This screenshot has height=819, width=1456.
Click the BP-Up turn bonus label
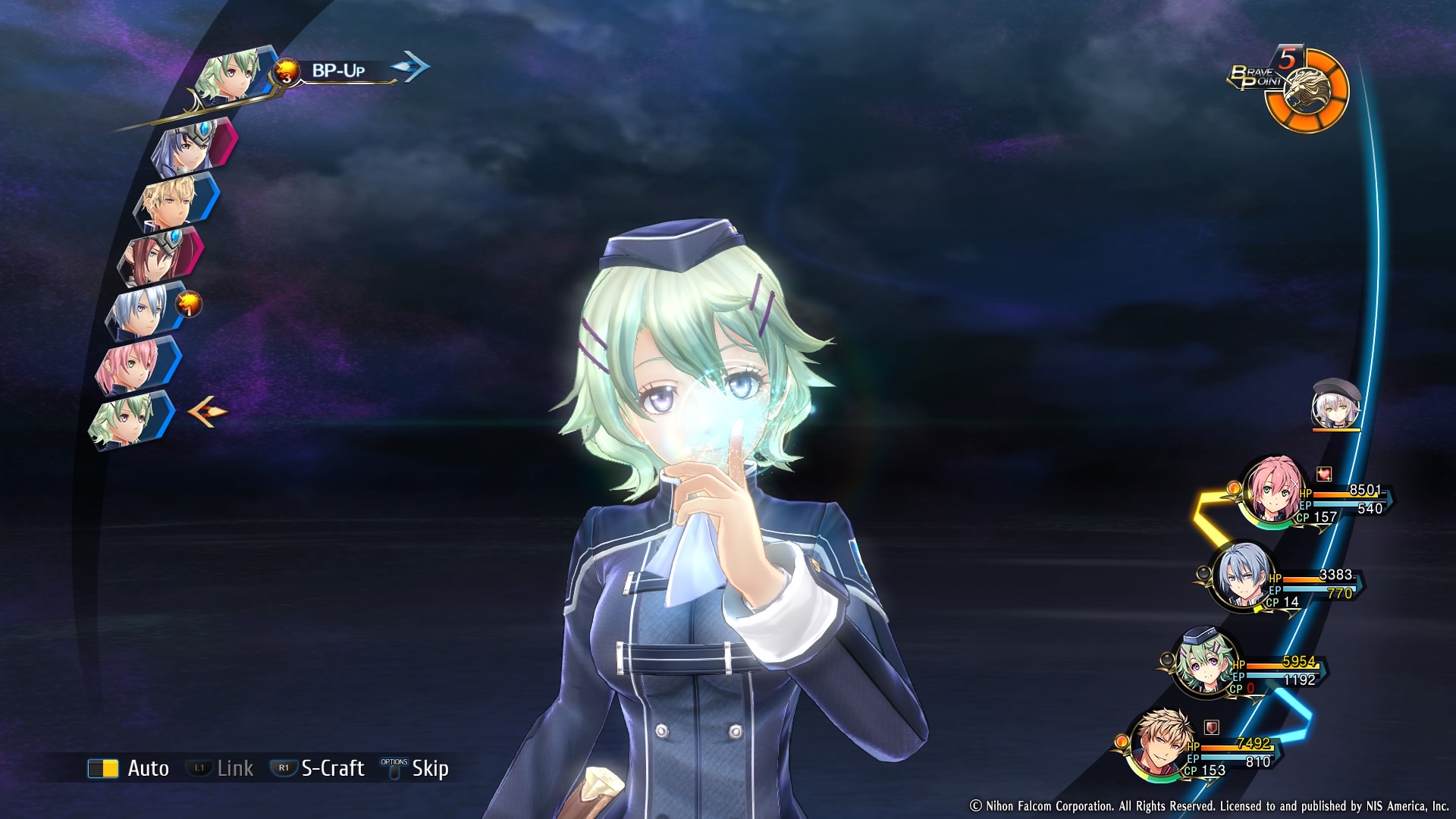point(338,71)
